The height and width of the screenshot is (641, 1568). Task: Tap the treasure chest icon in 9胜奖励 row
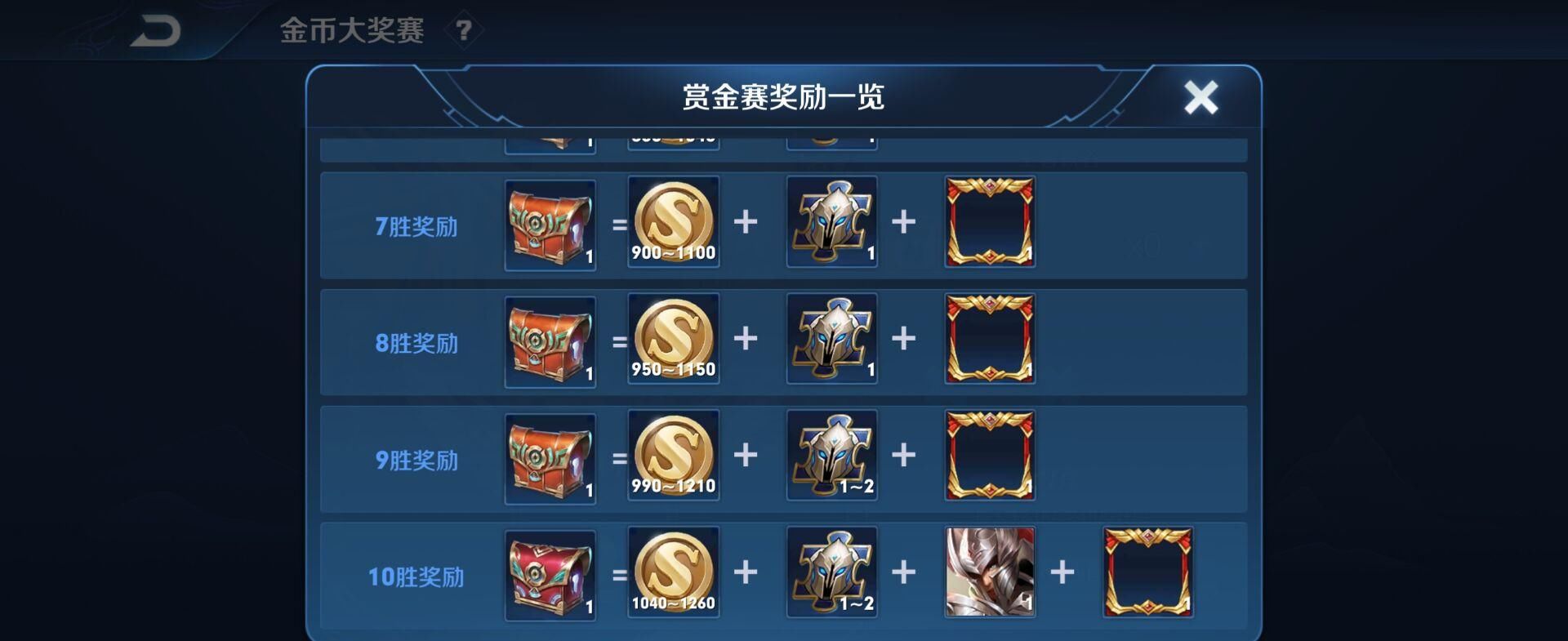549,457
